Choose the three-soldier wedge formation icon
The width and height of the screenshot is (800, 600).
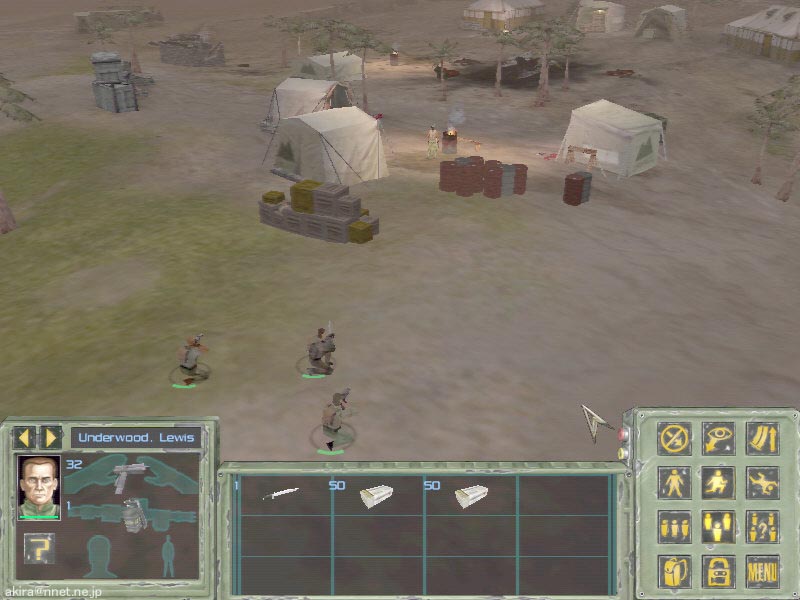(x=718, y=526)
